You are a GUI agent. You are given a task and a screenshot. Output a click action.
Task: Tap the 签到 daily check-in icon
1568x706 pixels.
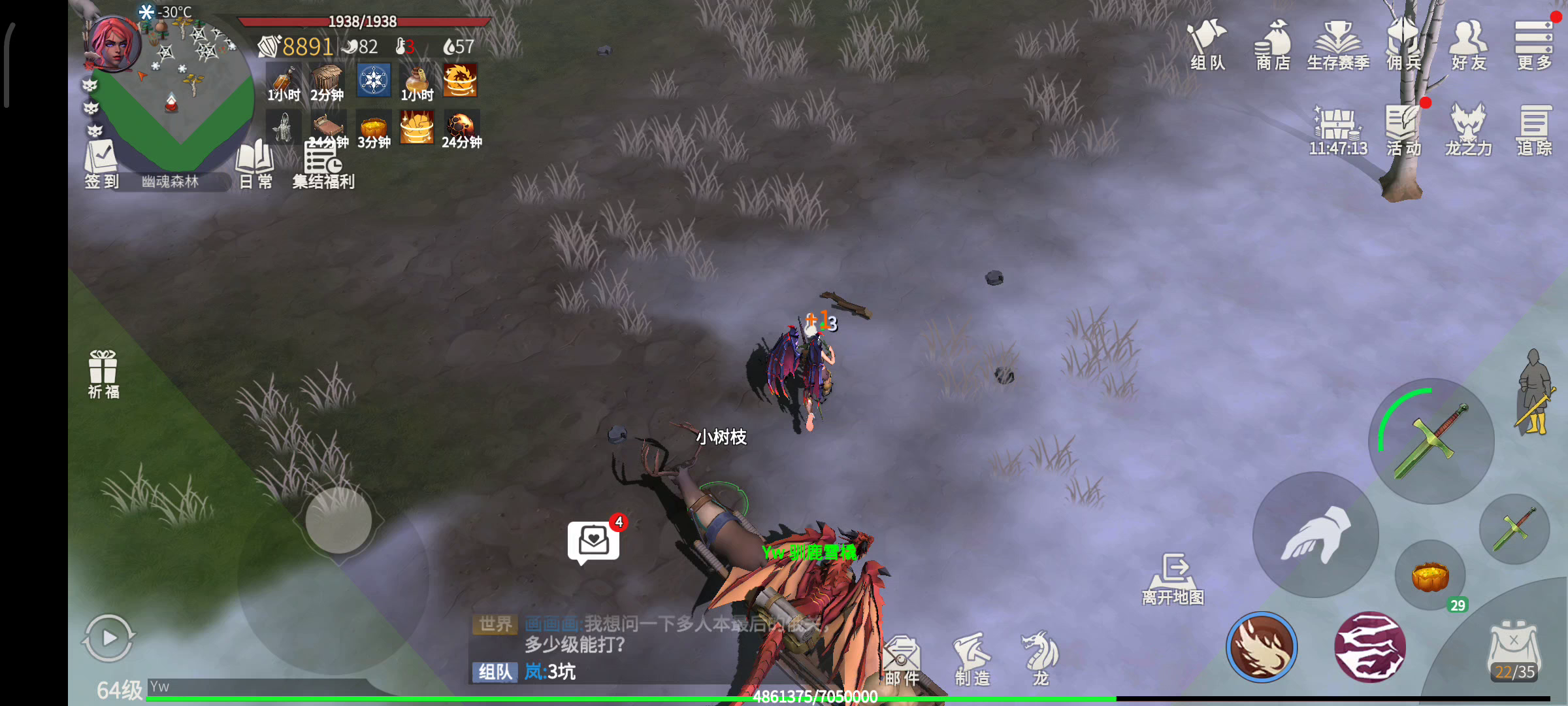click(x=101, y=163)
